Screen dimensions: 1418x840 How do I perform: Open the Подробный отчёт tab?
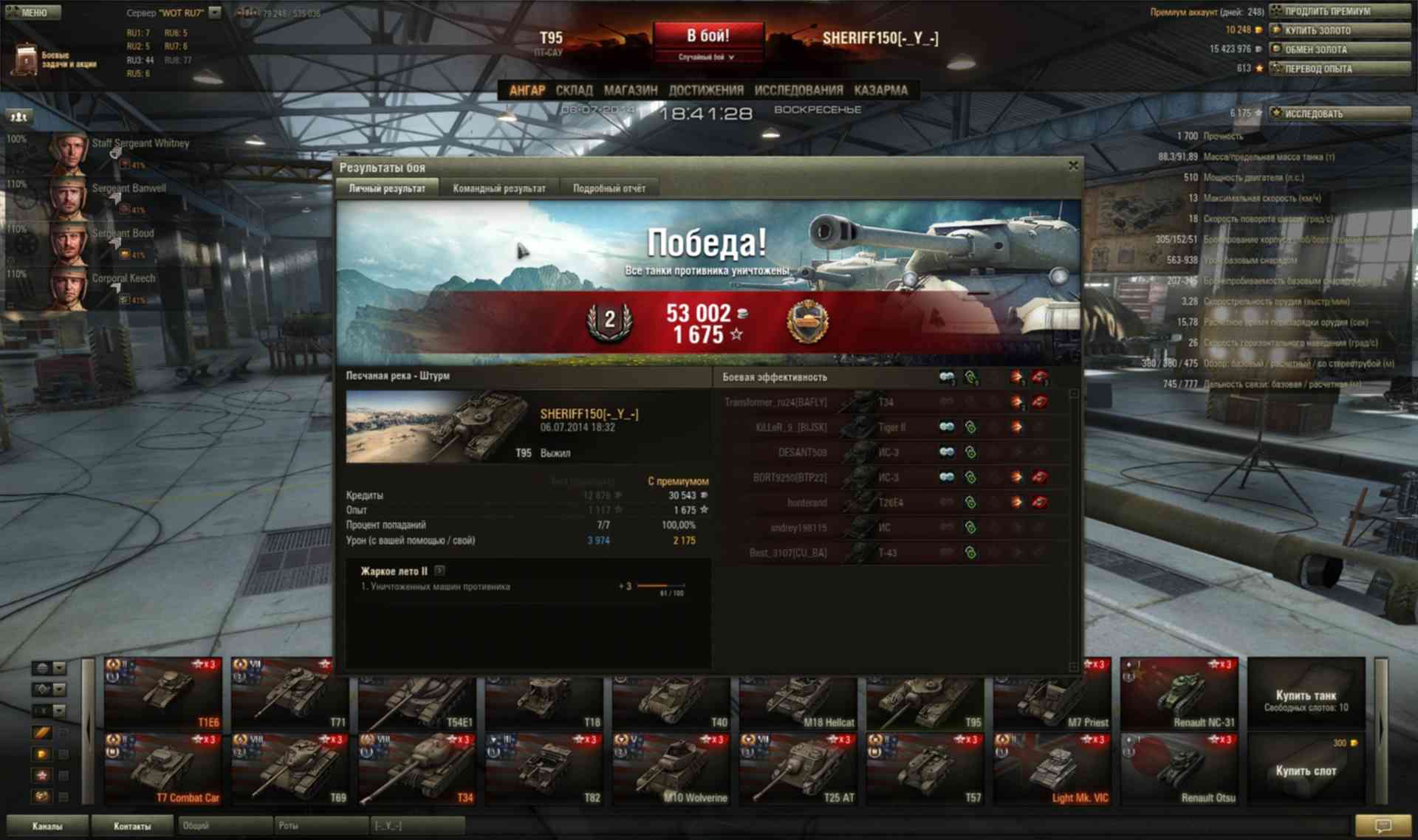[x=609, y=188]
